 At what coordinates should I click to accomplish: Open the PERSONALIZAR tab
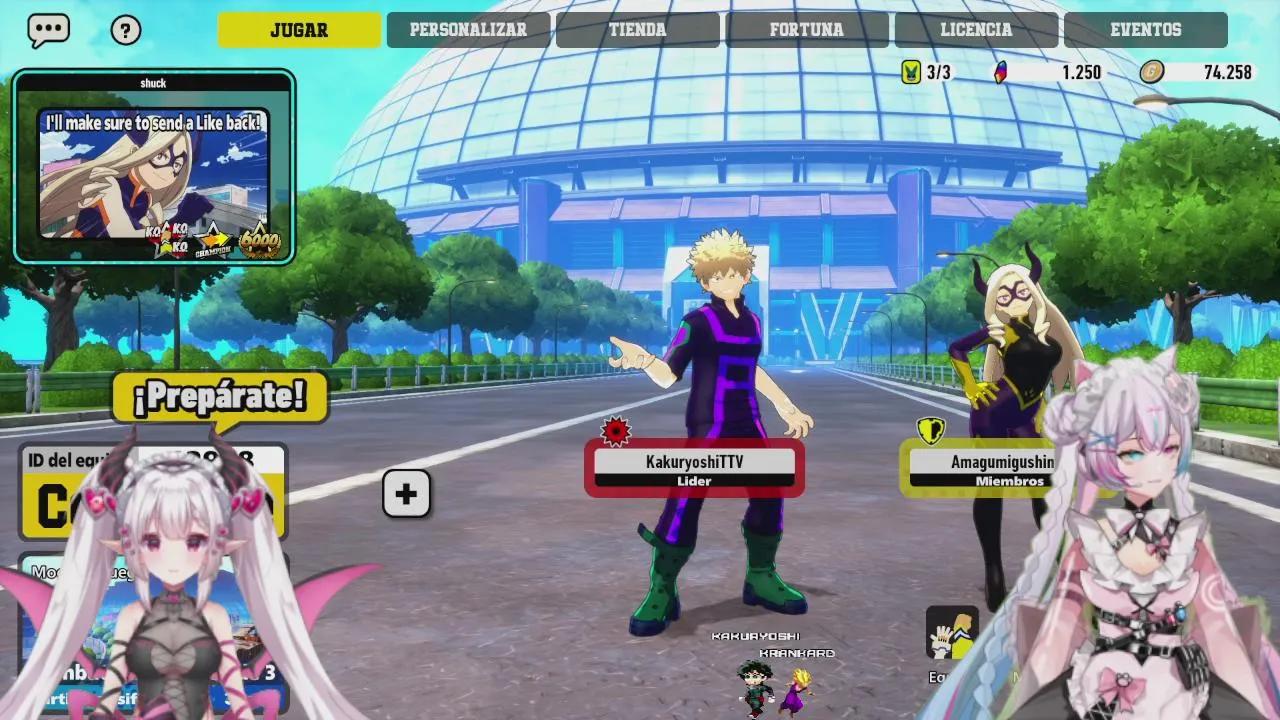click(468, 30)
